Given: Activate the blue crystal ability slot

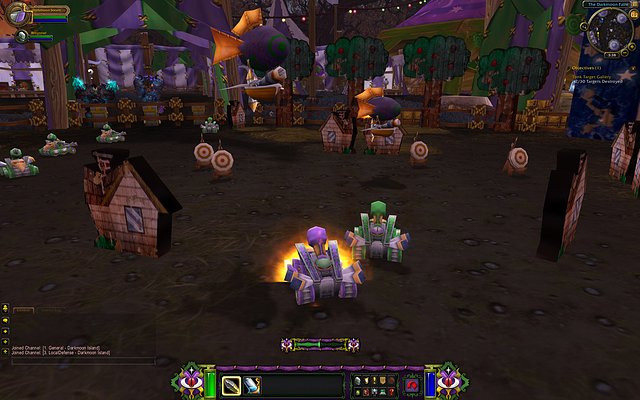Looking at the screenshot, I should click(252, 384).
